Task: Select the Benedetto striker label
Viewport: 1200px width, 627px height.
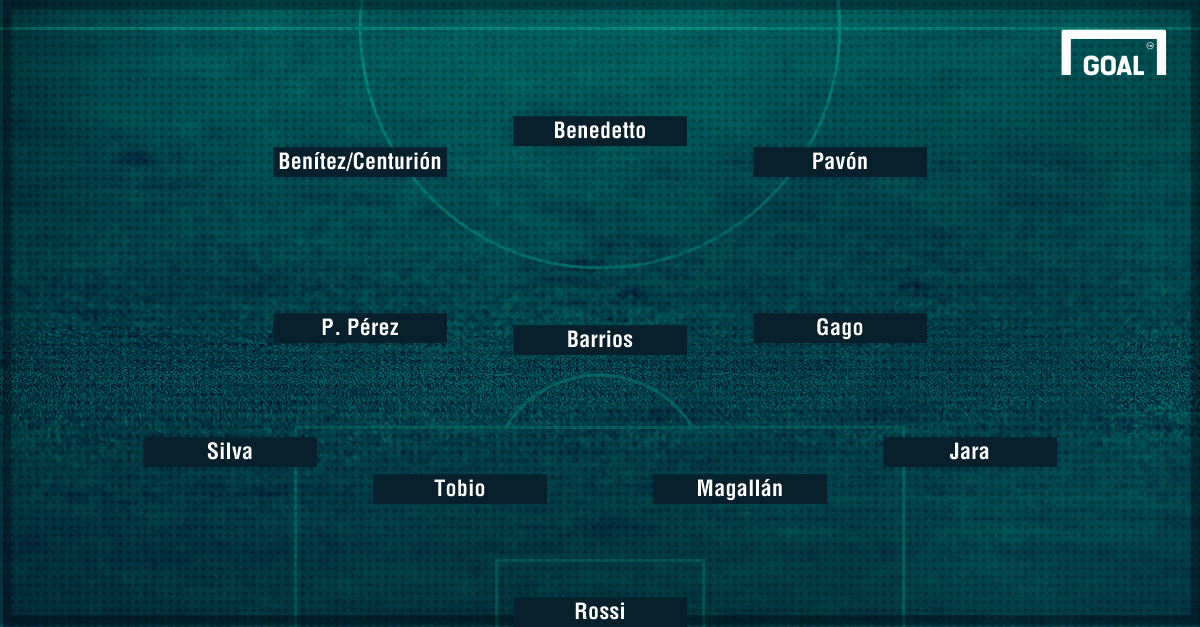Action: point(600,131)
